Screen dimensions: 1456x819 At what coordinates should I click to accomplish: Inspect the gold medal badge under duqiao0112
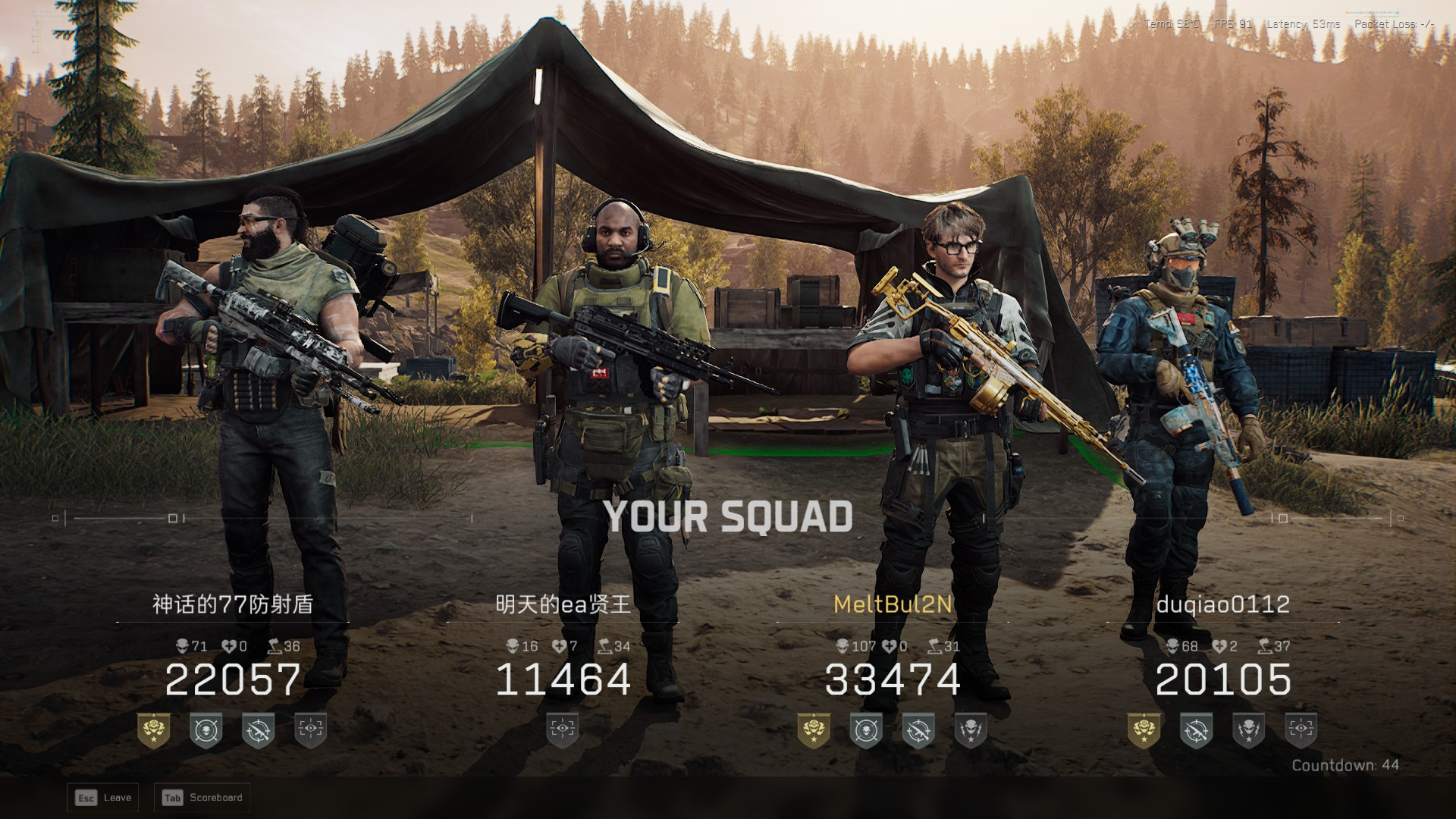(1144, 730)
